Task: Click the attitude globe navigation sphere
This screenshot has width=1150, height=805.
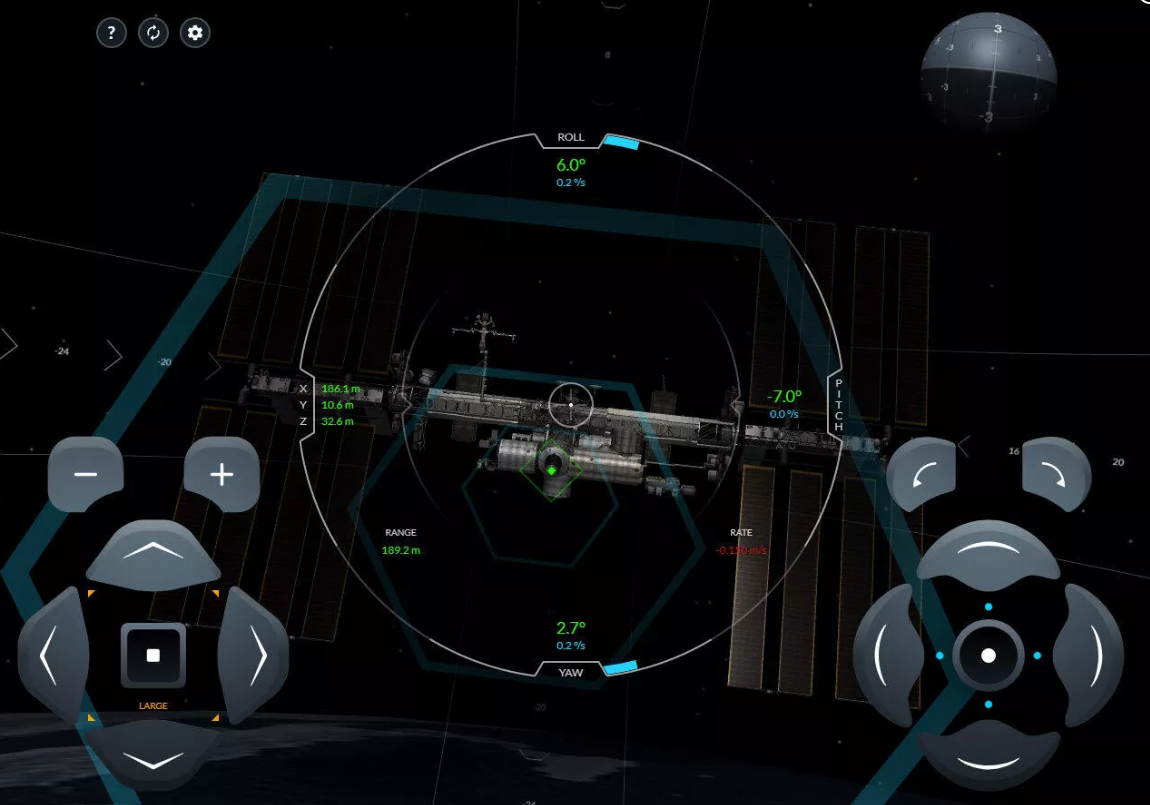Action: pyautogui.click(x=988, y=72)
